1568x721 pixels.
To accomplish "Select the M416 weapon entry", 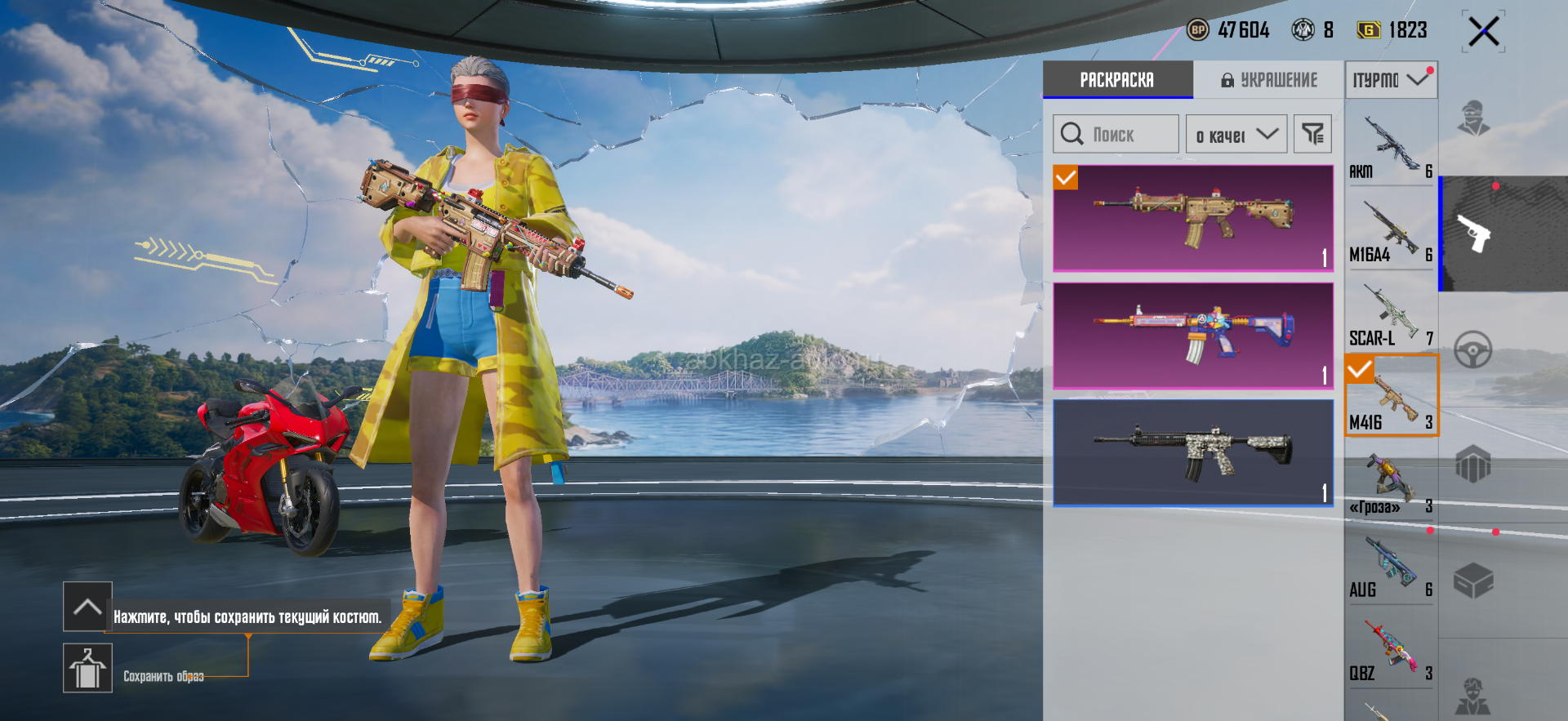I will tap(1391, 397).
